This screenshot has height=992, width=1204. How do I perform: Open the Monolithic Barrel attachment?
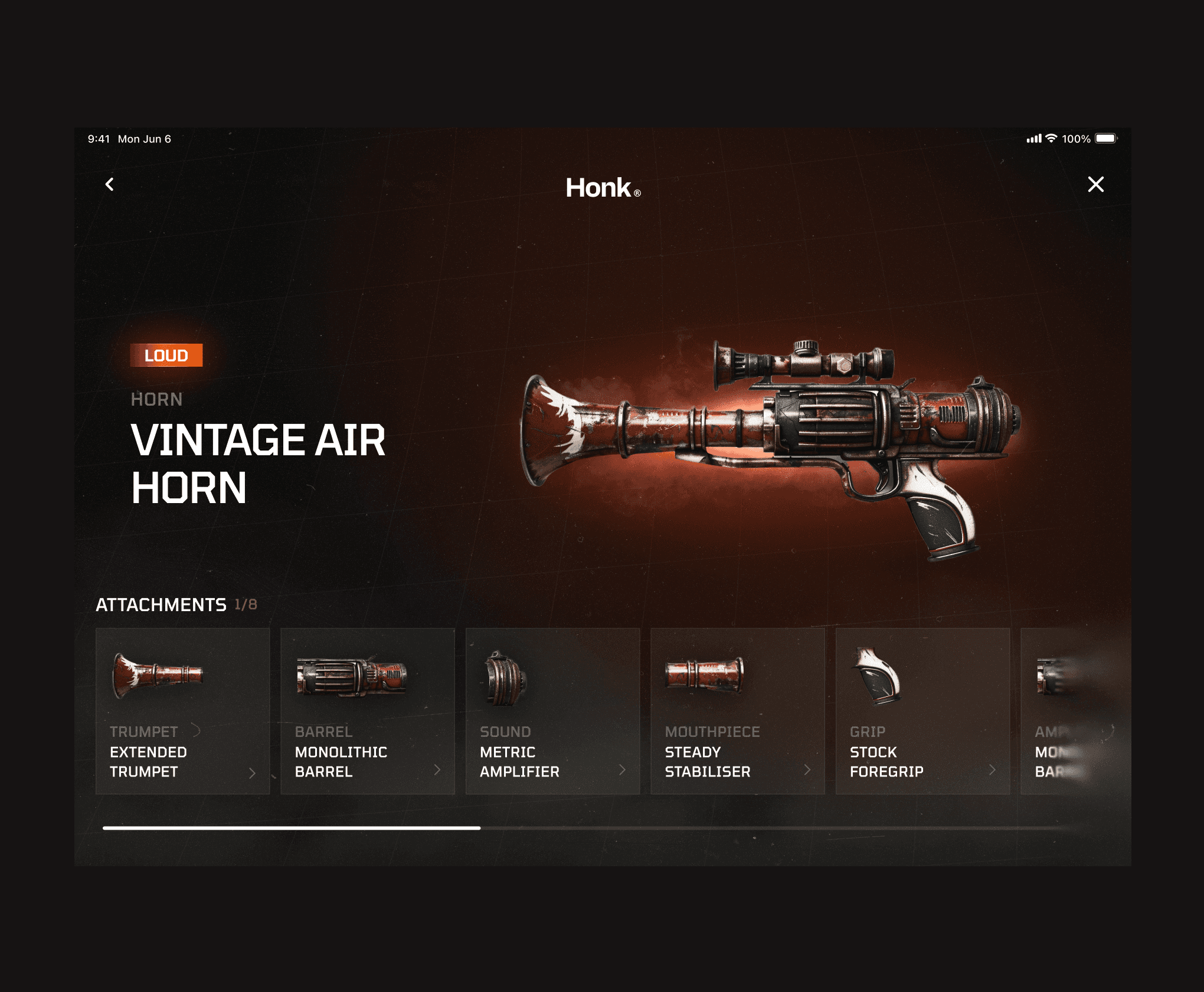pyautogui.click(x=367, y=711)
